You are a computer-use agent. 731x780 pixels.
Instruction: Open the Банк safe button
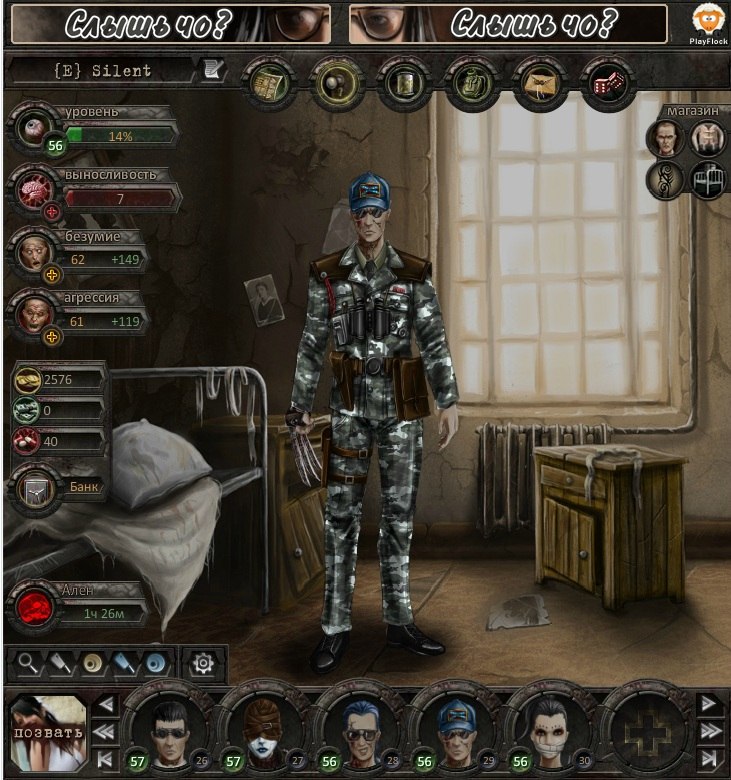point(34,490)
